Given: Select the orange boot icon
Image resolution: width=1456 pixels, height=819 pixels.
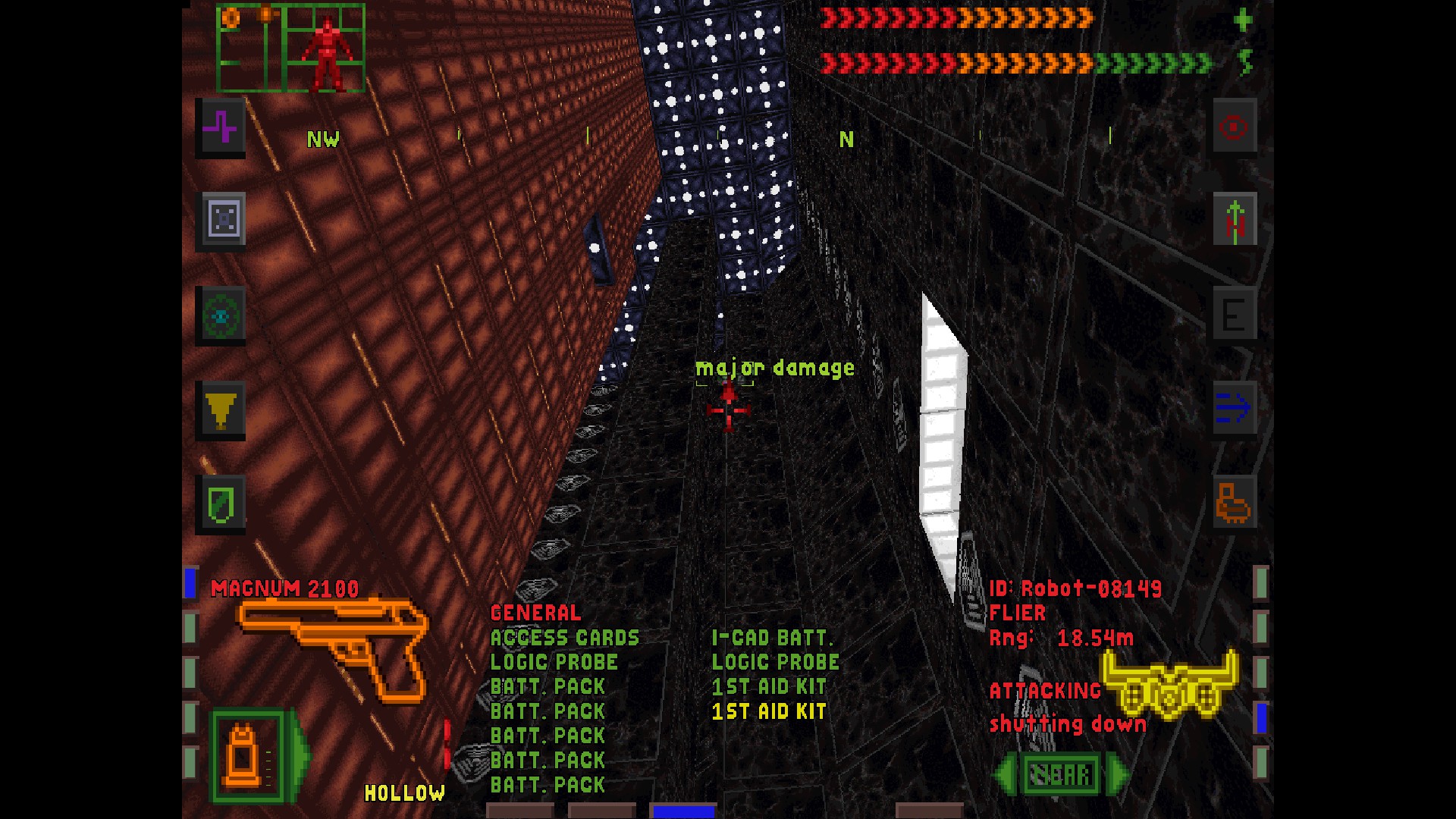Looking at the screenshot, I should pos(1235,503).
